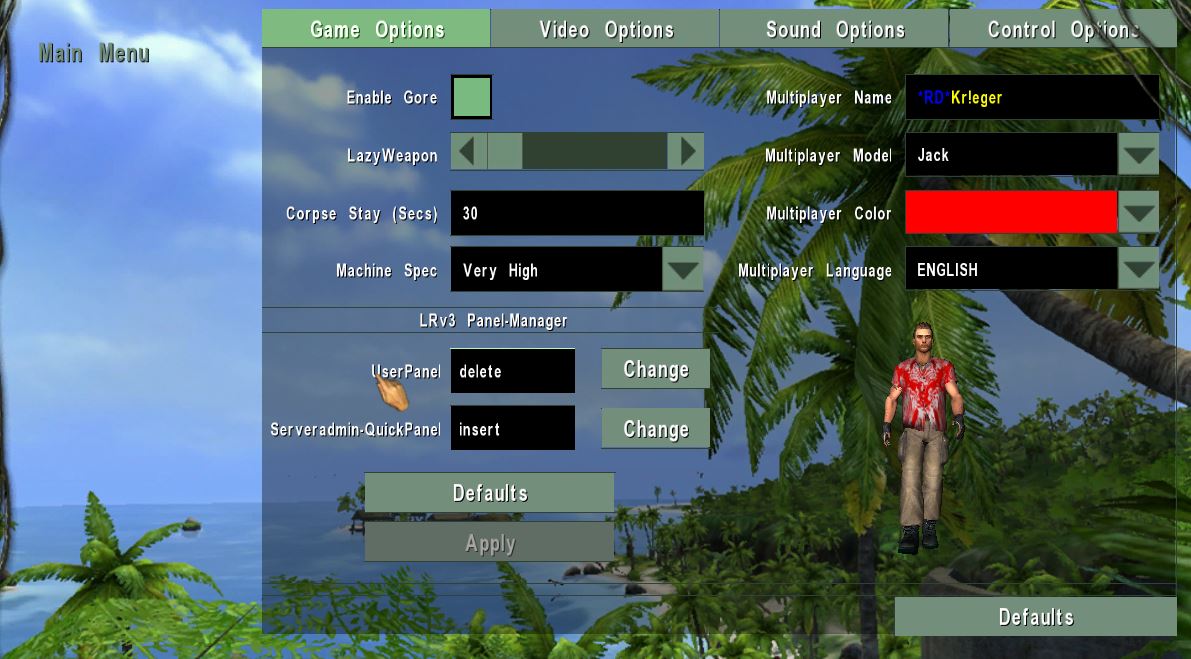Open the Sound Options tab
The width and height of the screenshot is (1191, 659).
click(x=835, y=30)
